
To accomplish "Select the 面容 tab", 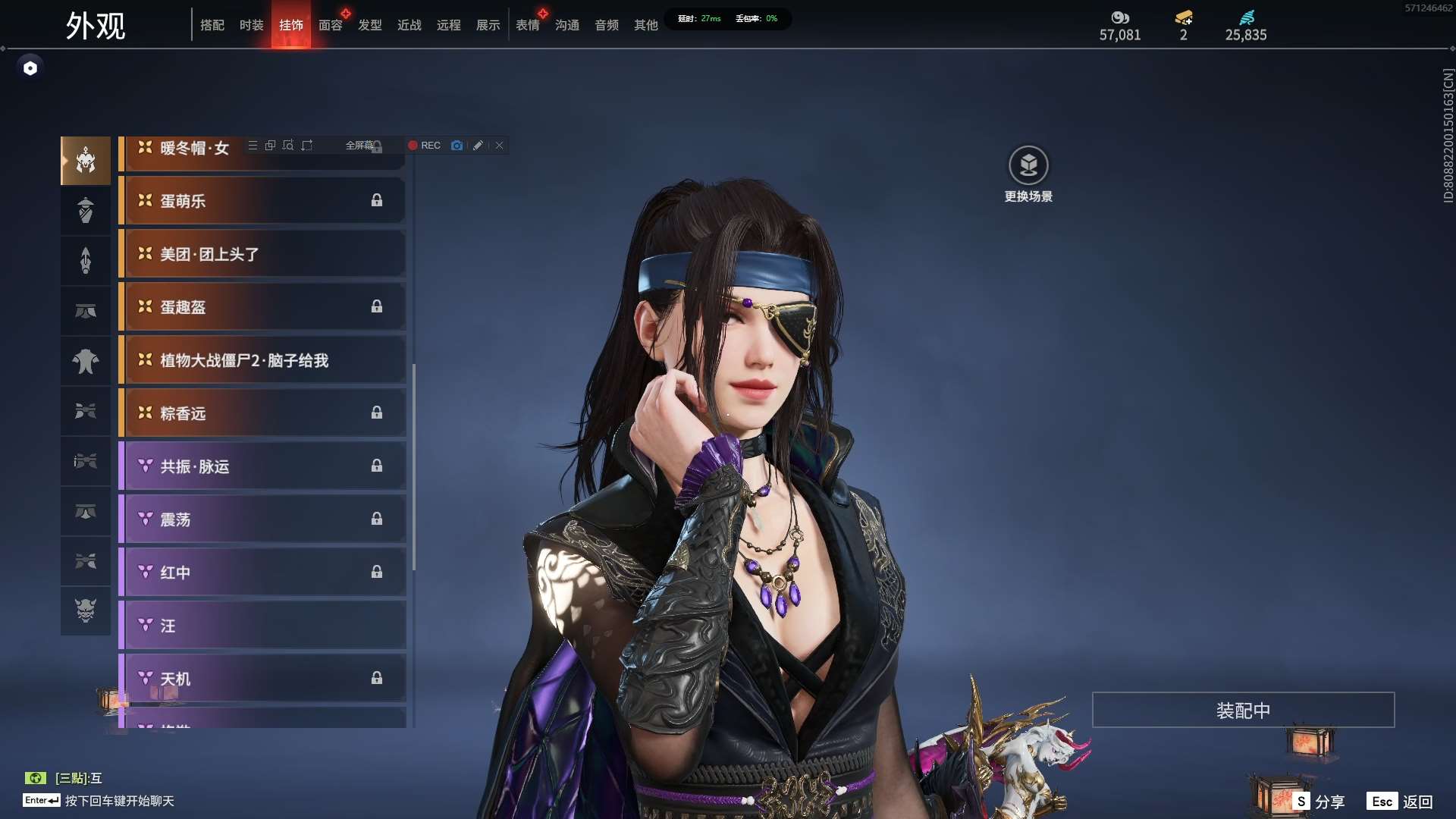I will click(x=330, y=25).
